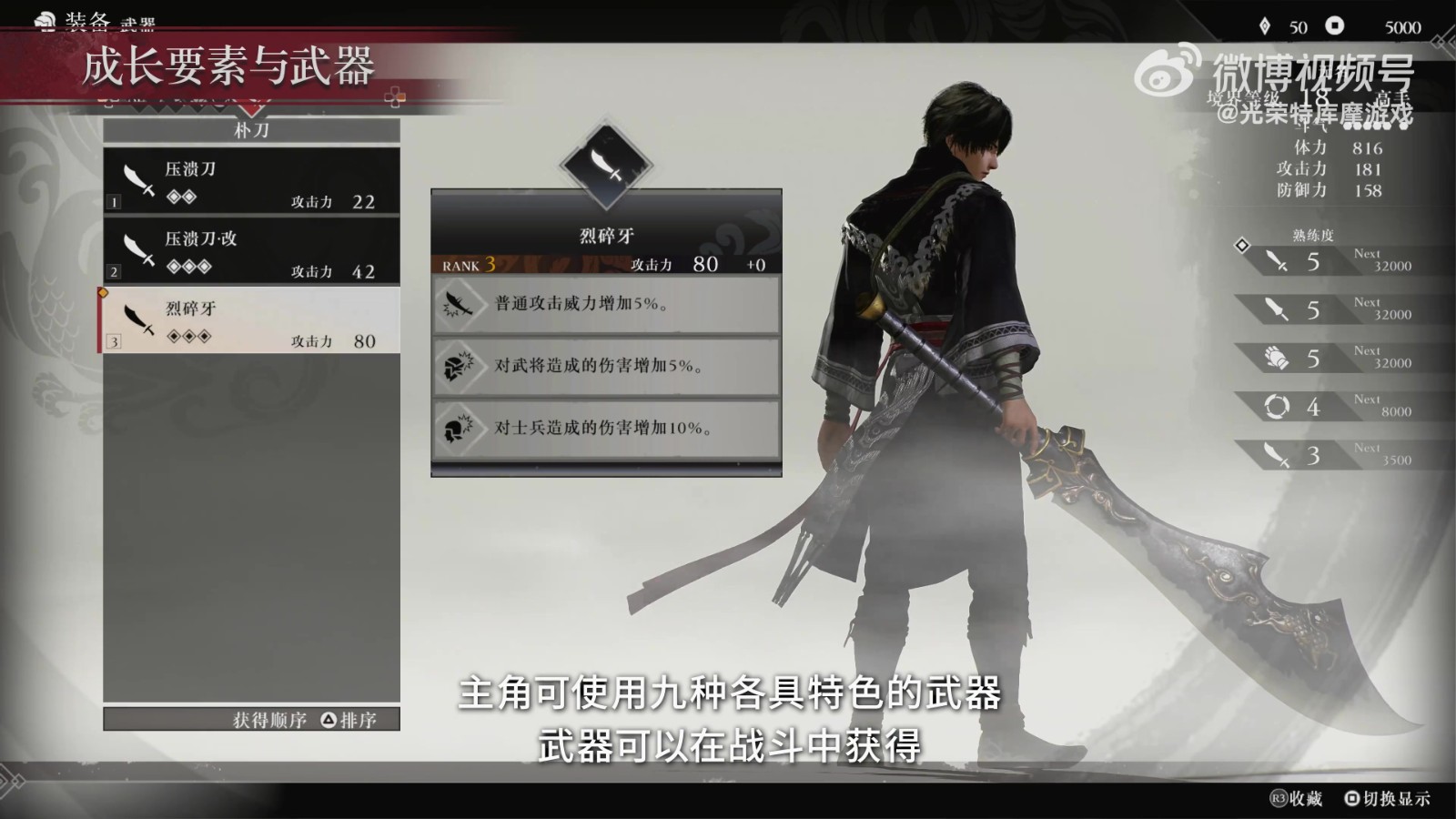Click the helmet icon beside 装备
This screenshot has height=819, width=1456.
pyautogui.click(x=44, y=18)
